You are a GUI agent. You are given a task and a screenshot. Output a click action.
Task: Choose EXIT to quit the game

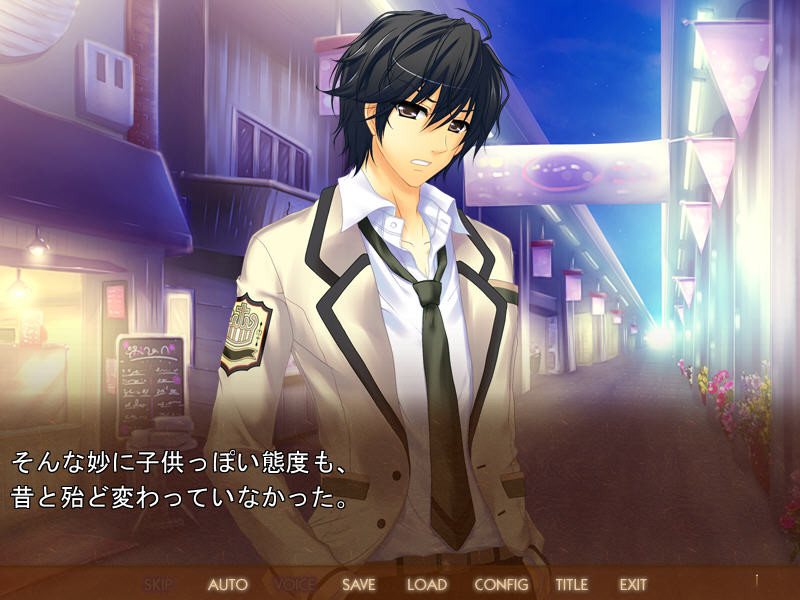pos(633,584)
